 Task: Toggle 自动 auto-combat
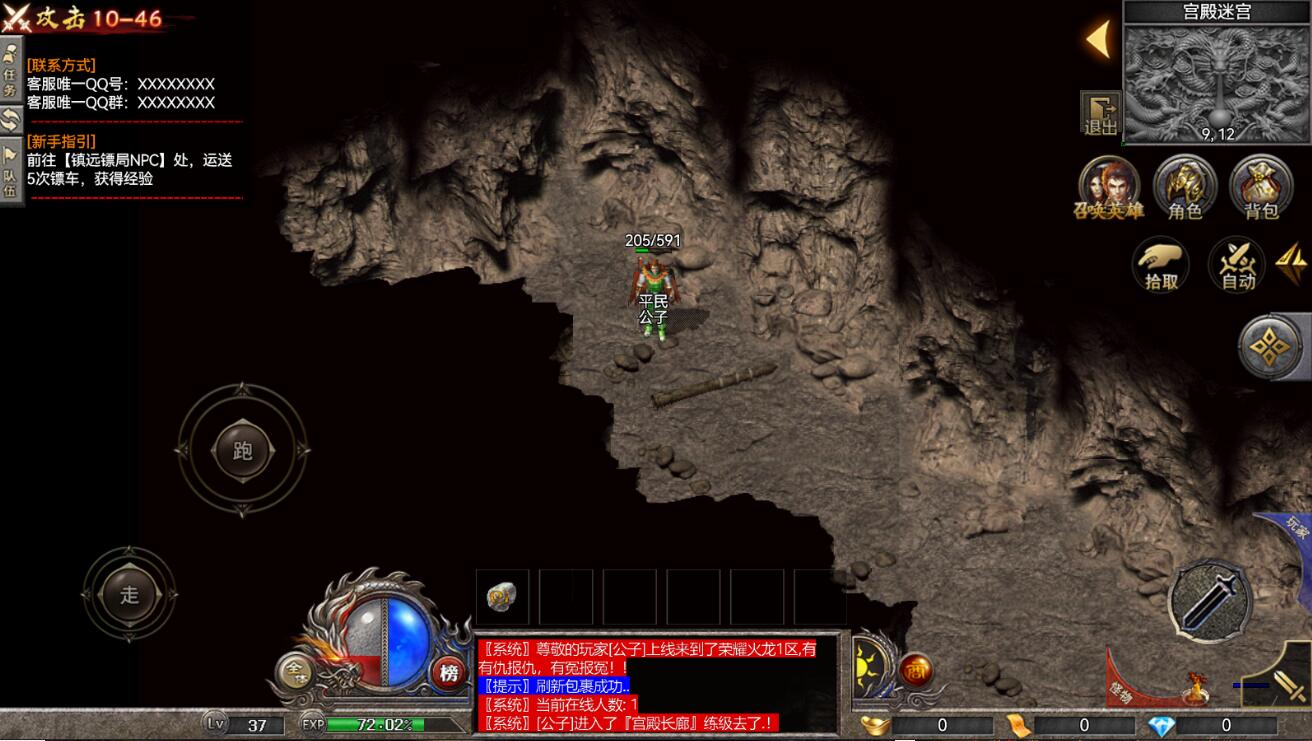pyautogui.click(x=1238, y=265)
